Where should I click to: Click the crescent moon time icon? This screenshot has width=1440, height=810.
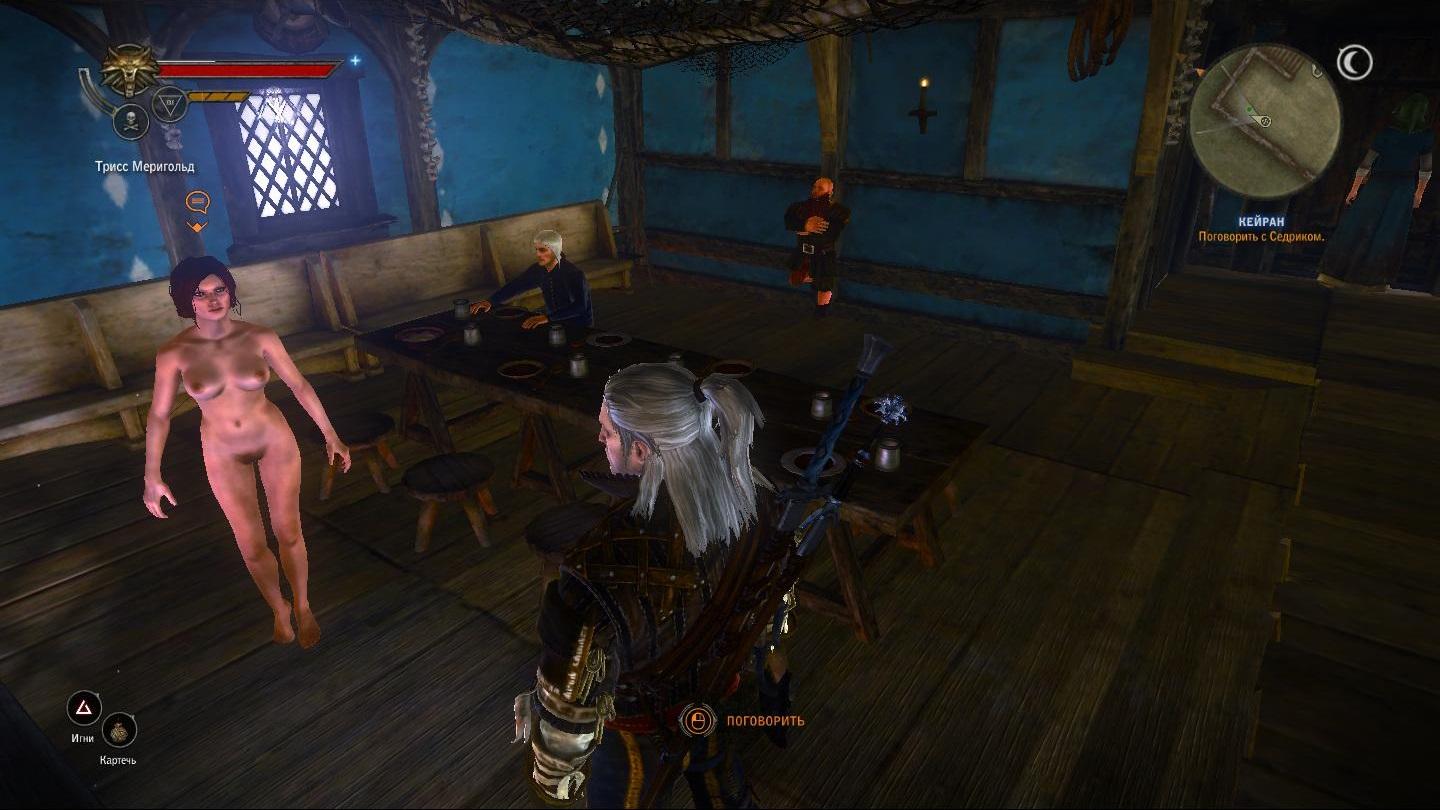(x=1355, y=64)
